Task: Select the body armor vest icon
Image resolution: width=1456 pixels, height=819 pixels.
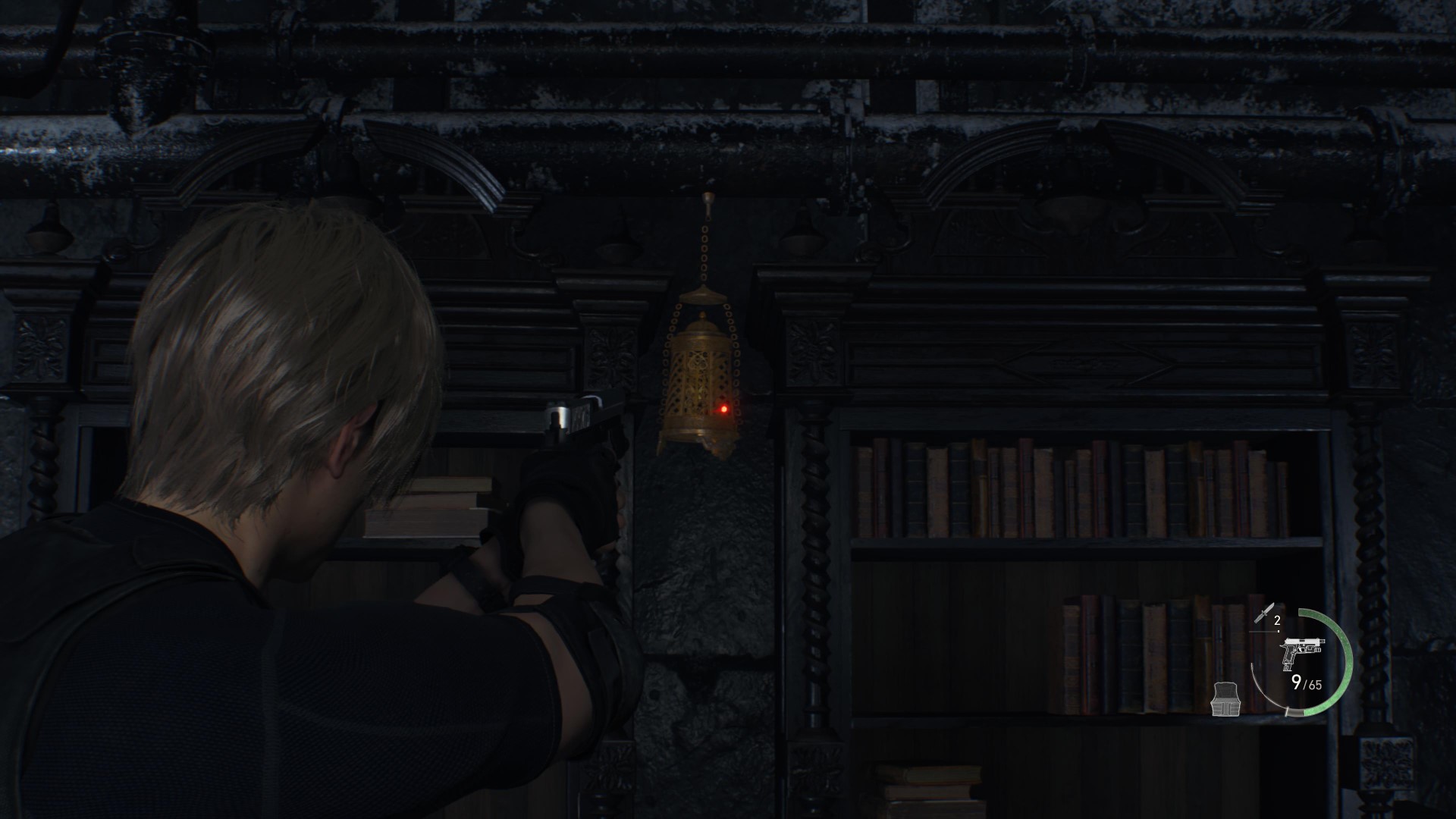Action: point(1225,699)
